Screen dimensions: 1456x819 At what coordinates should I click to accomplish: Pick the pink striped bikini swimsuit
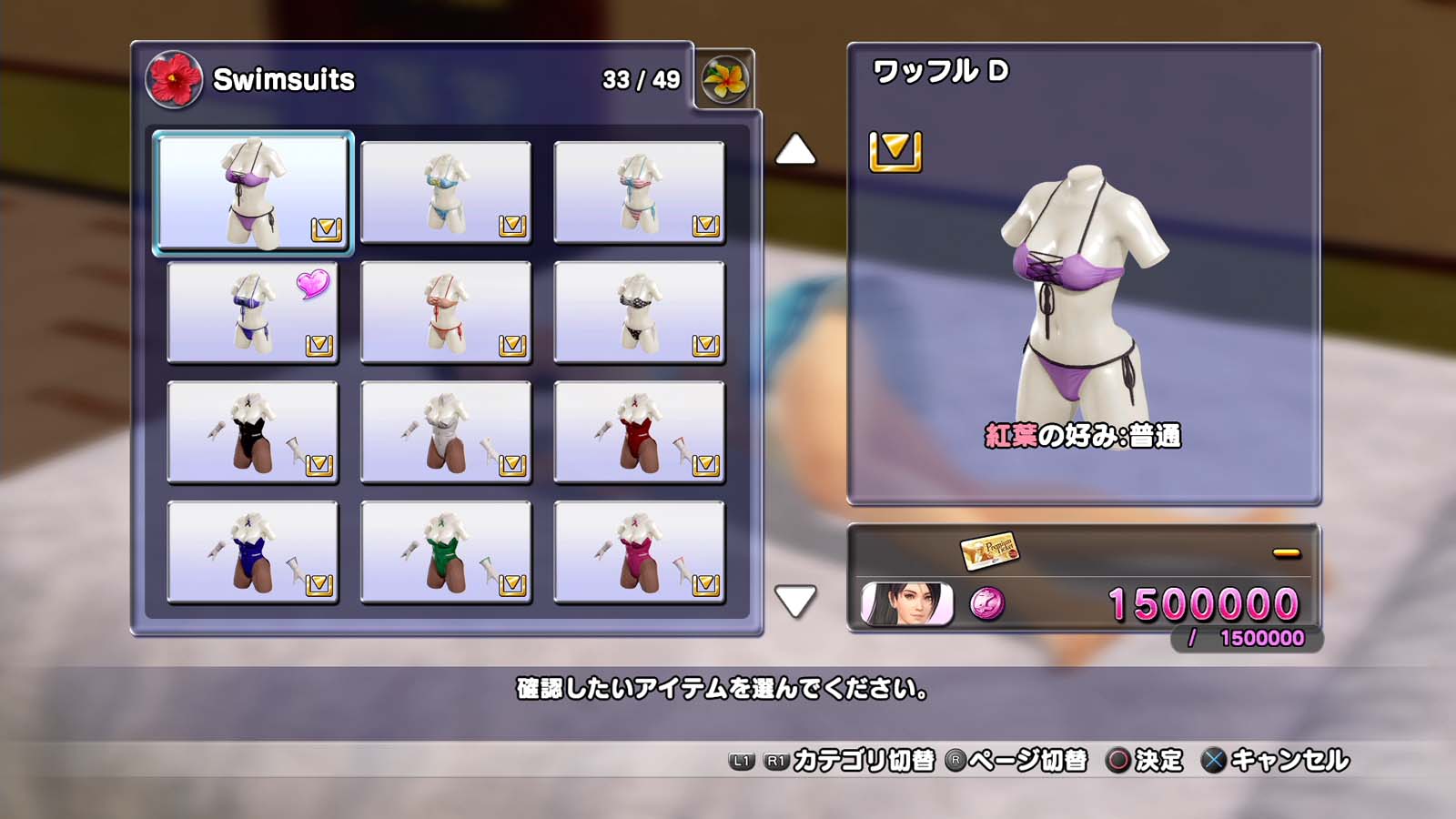(639, 192)
